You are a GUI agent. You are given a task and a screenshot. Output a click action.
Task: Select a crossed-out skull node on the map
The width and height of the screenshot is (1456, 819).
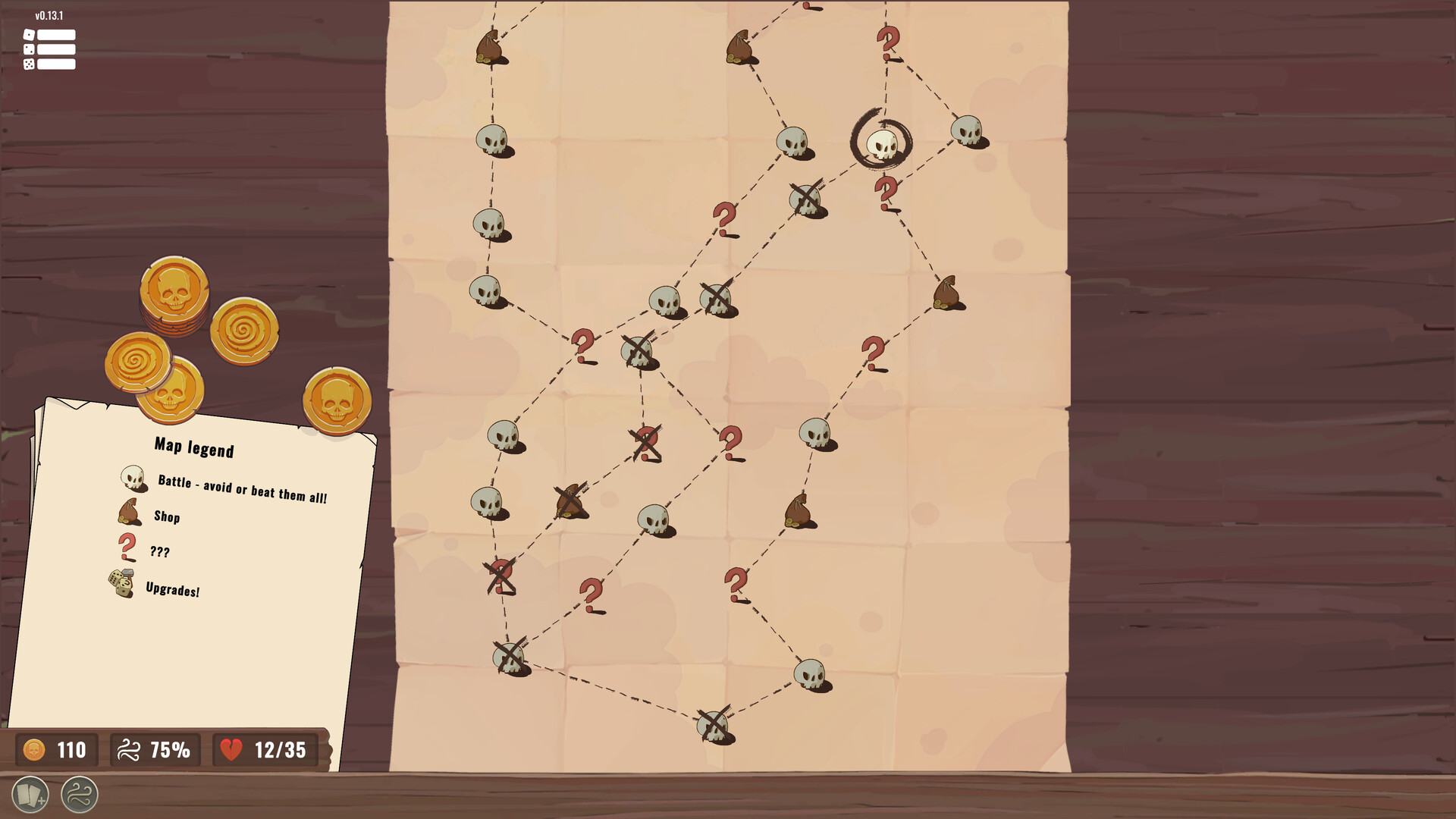(803, 199)
